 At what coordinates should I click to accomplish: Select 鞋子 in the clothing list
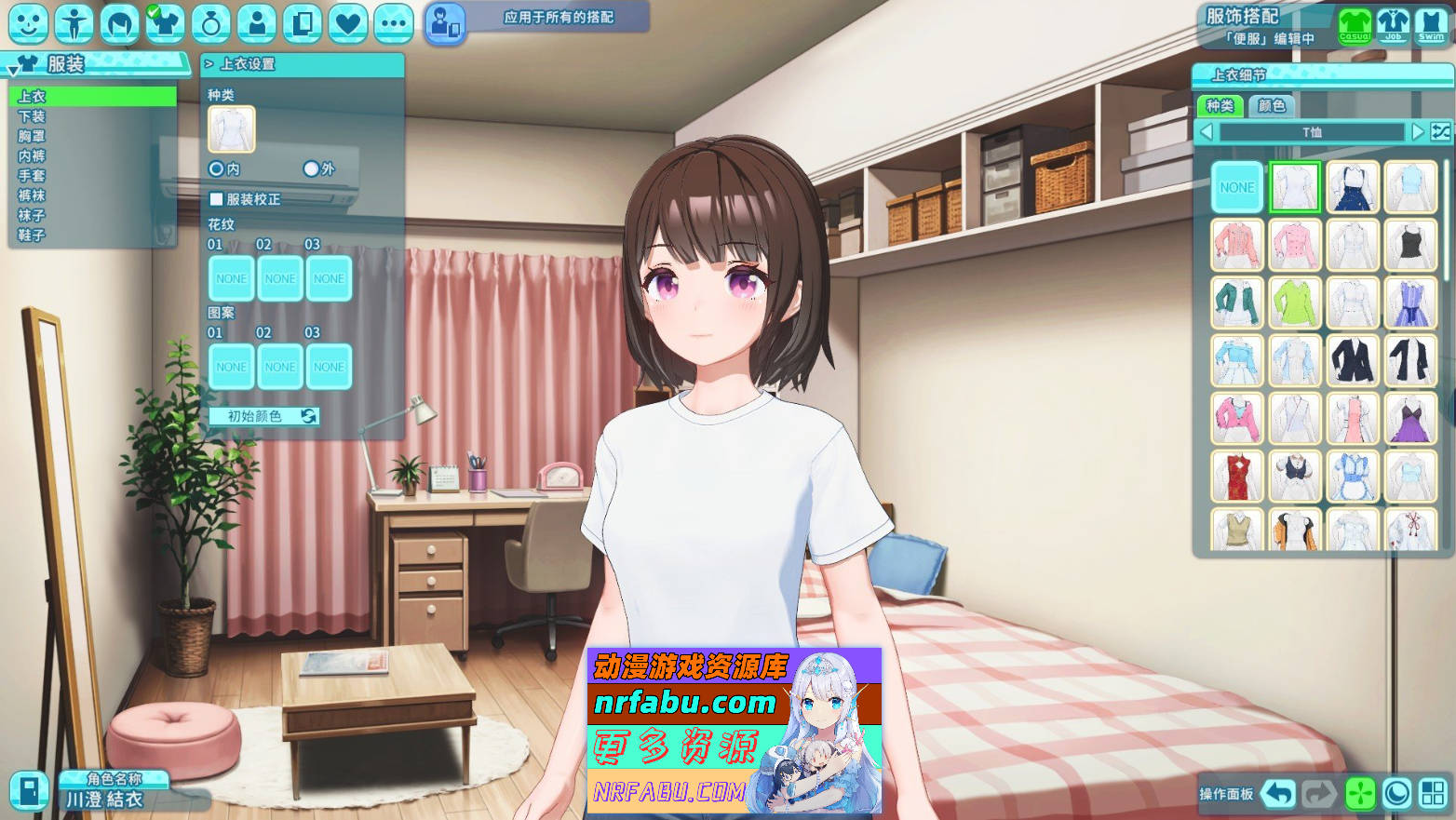(x=31, y=234)
